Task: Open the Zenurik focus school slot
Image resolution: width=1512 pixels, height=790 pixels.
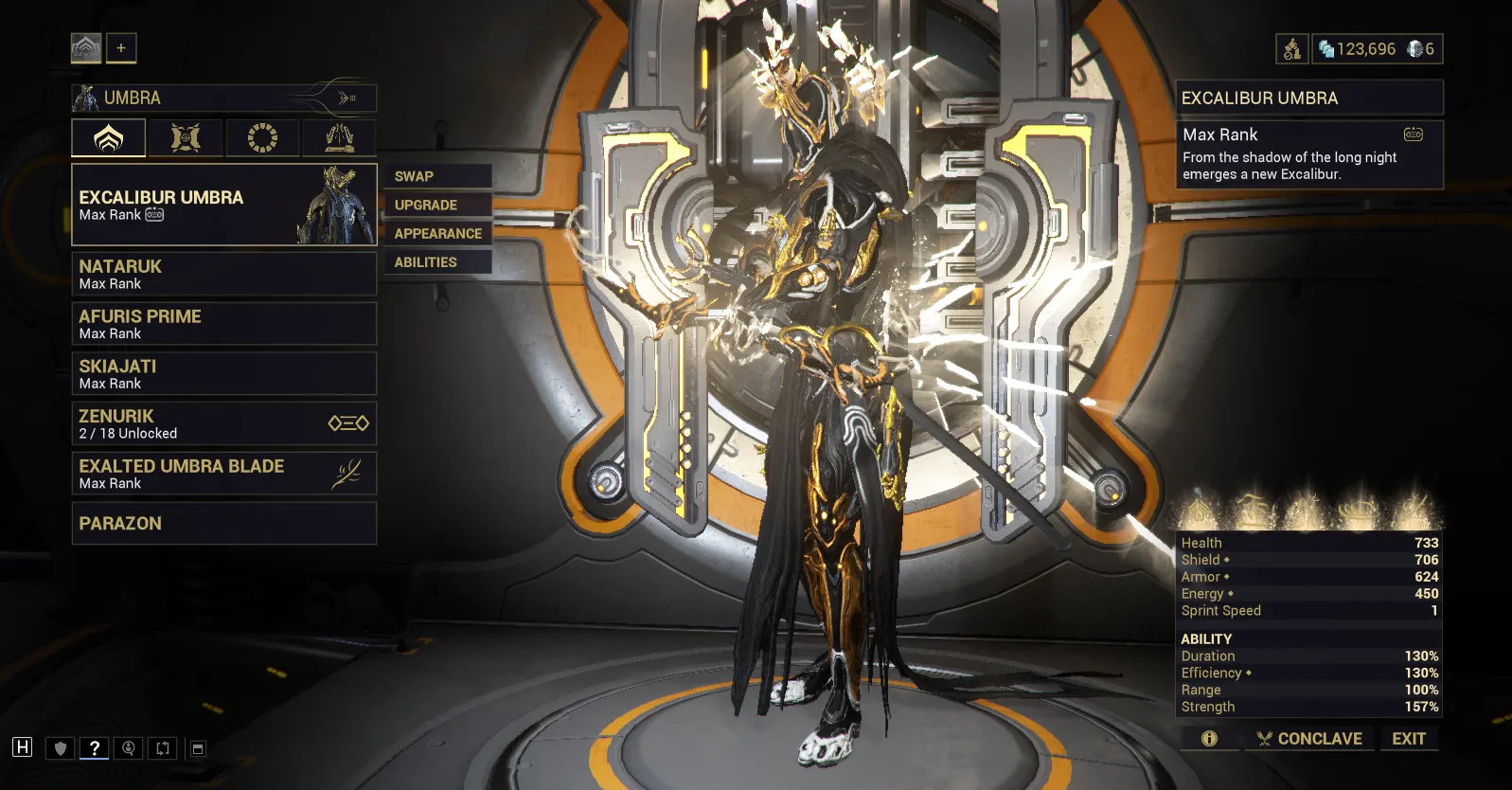Action: 223,423
